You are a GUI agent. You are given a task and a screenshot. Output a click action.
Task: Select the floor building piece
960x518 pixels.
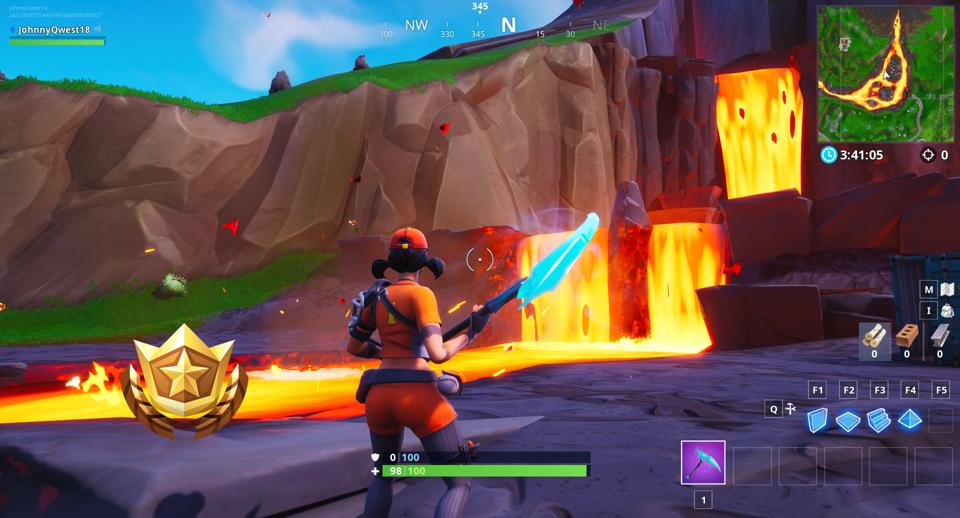848,421
